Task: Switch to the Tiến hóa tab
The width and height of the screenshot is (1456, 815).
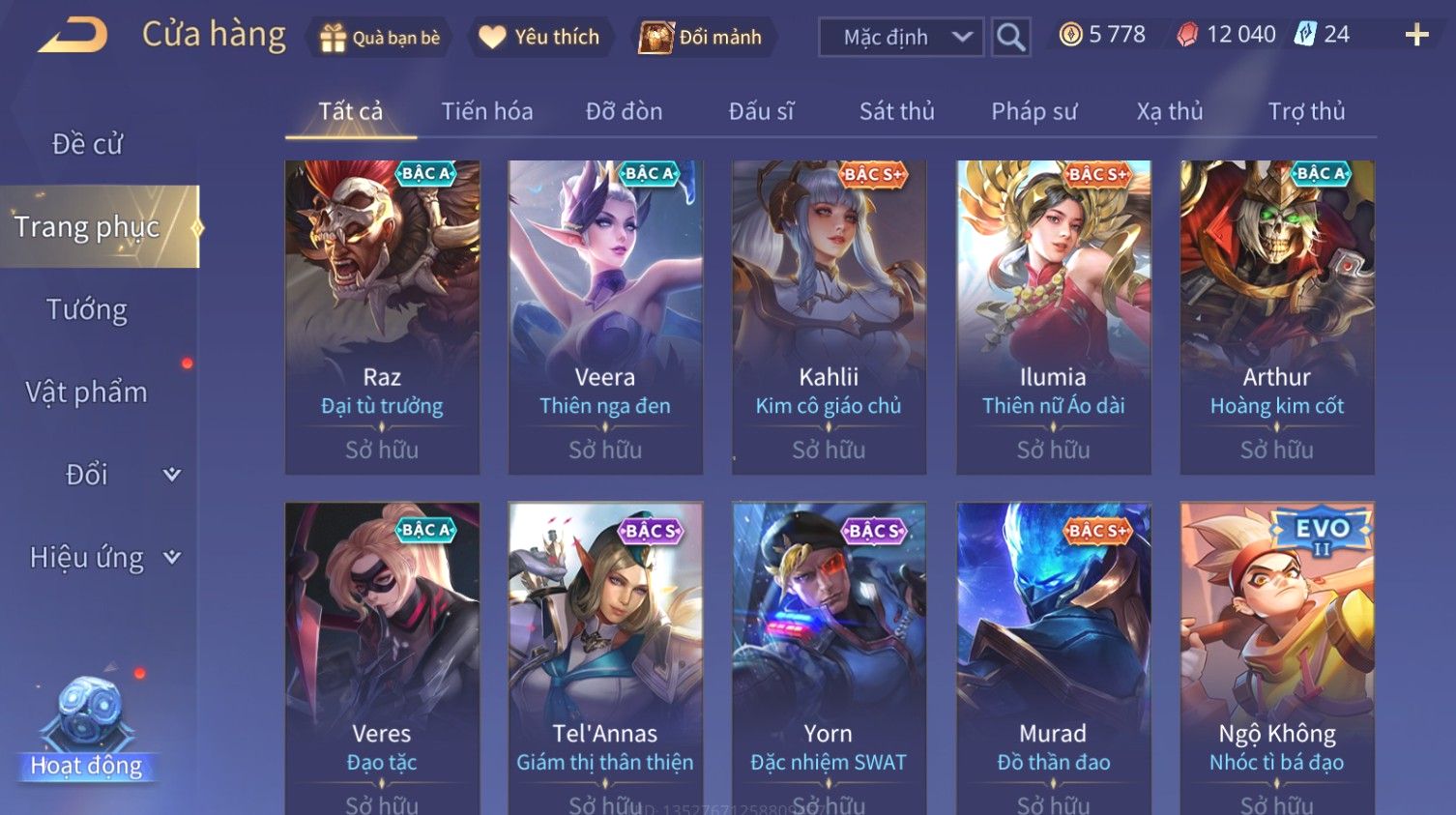Action: click(487, 111)
